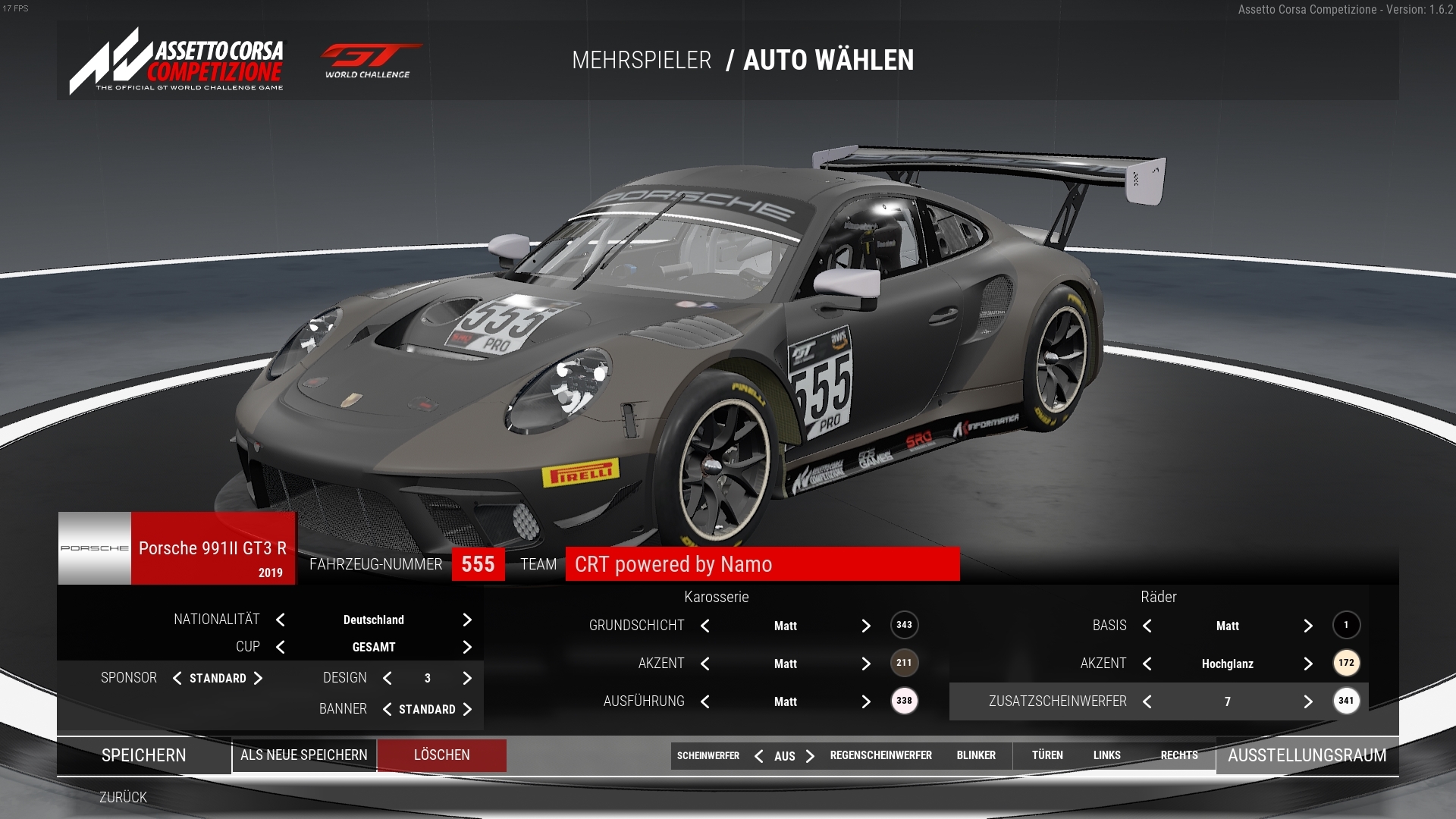The width and height of the screenshot is (1456, 819).
Task: Open the Grundschicht color swatch 343
Action: pyautogui.click(x=904, y=625)
